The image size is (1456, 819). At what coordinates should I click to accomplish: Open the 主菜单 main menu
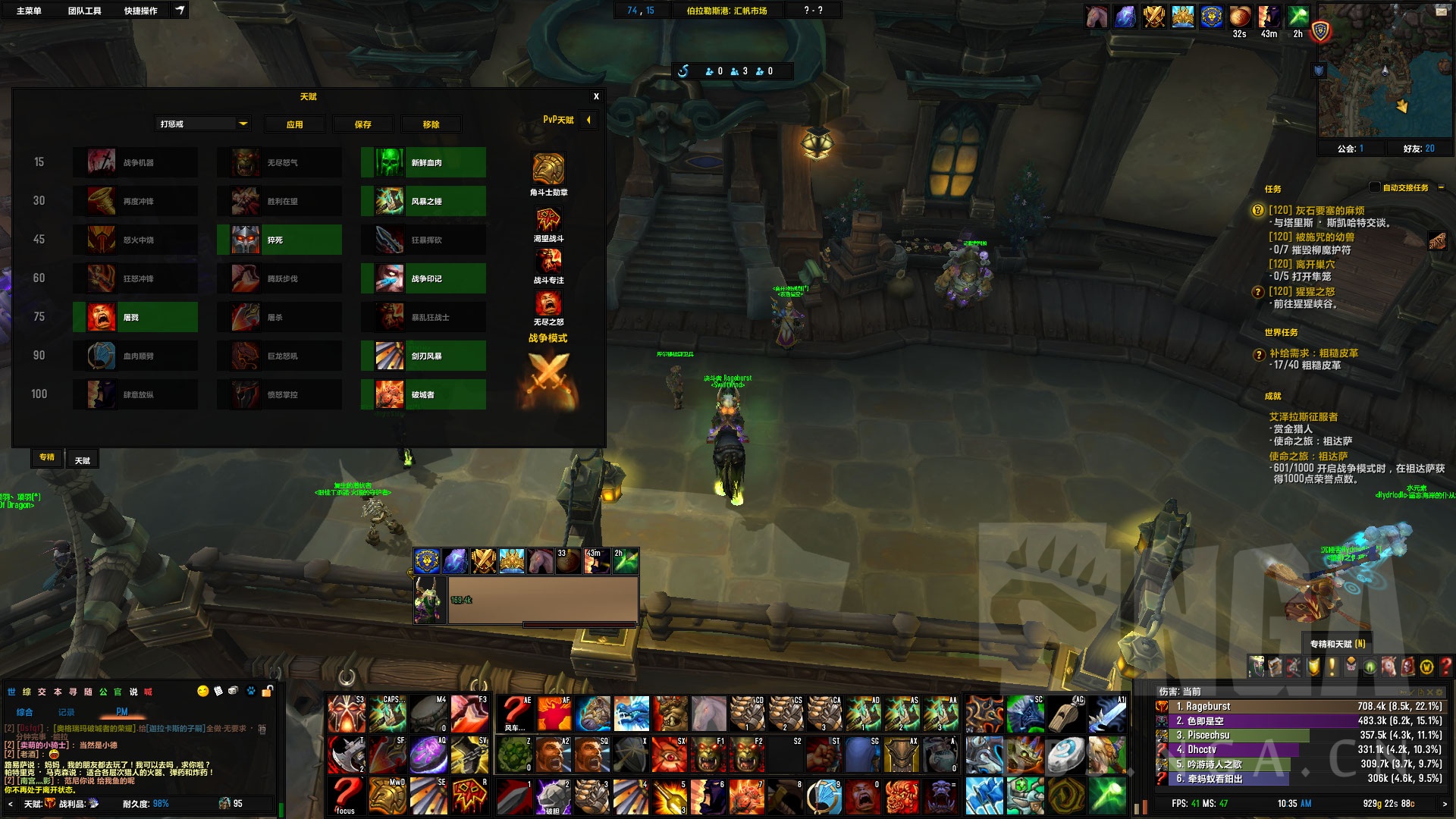pos(29,11)
